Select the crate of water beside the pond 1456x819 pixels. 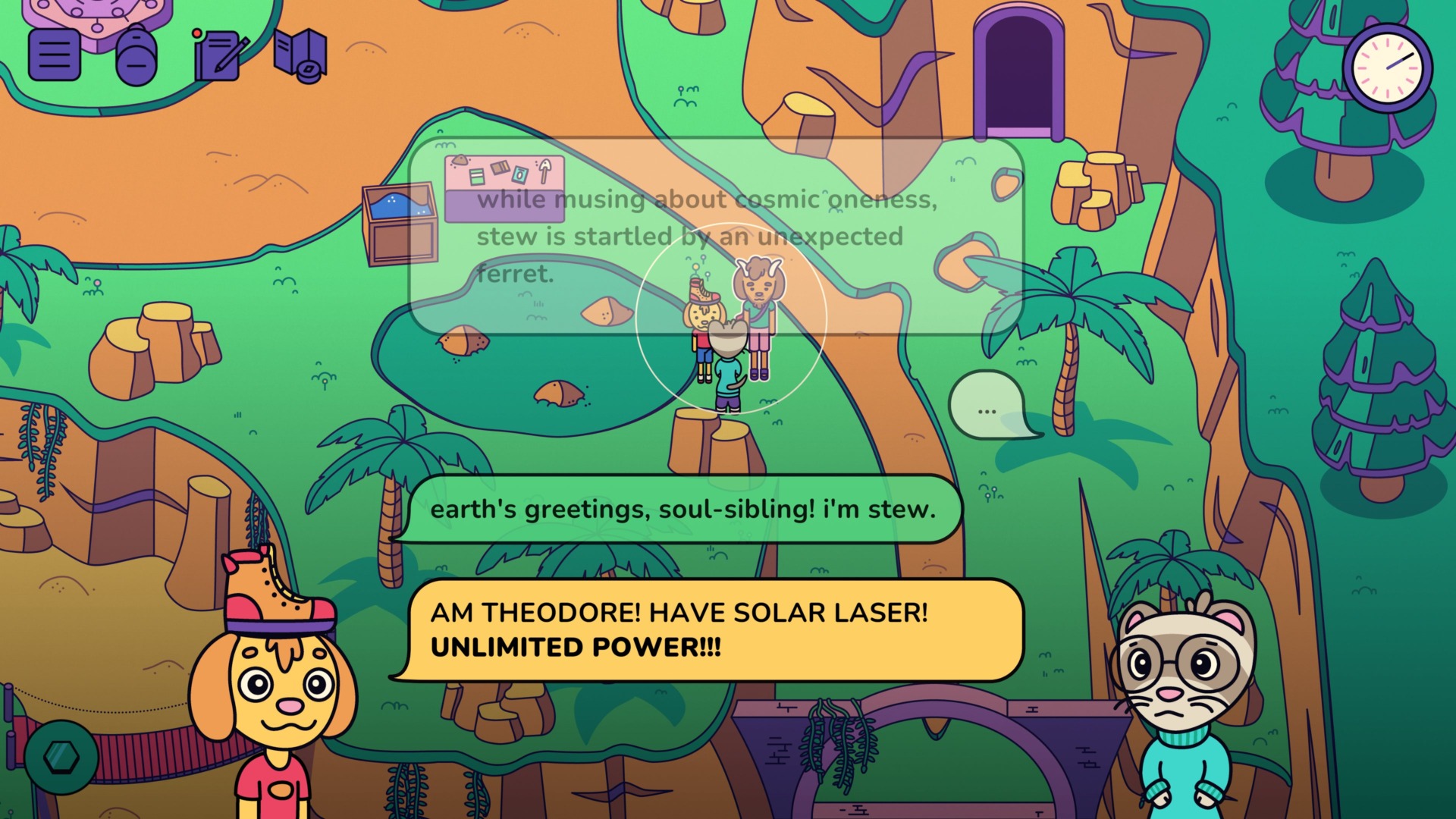(400, 224)
